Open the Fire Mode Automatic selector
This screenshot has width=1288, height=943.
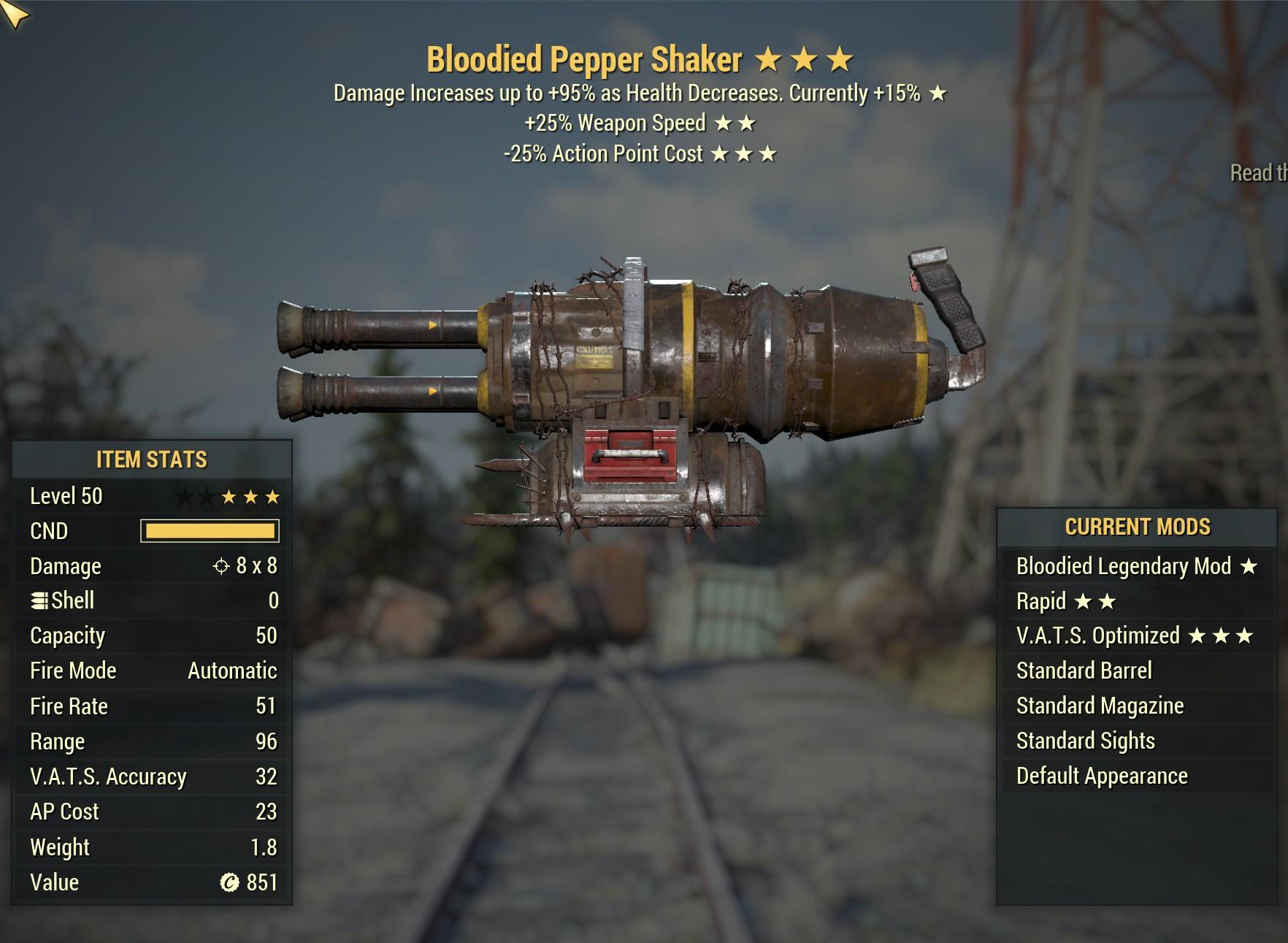coord(231,670)
